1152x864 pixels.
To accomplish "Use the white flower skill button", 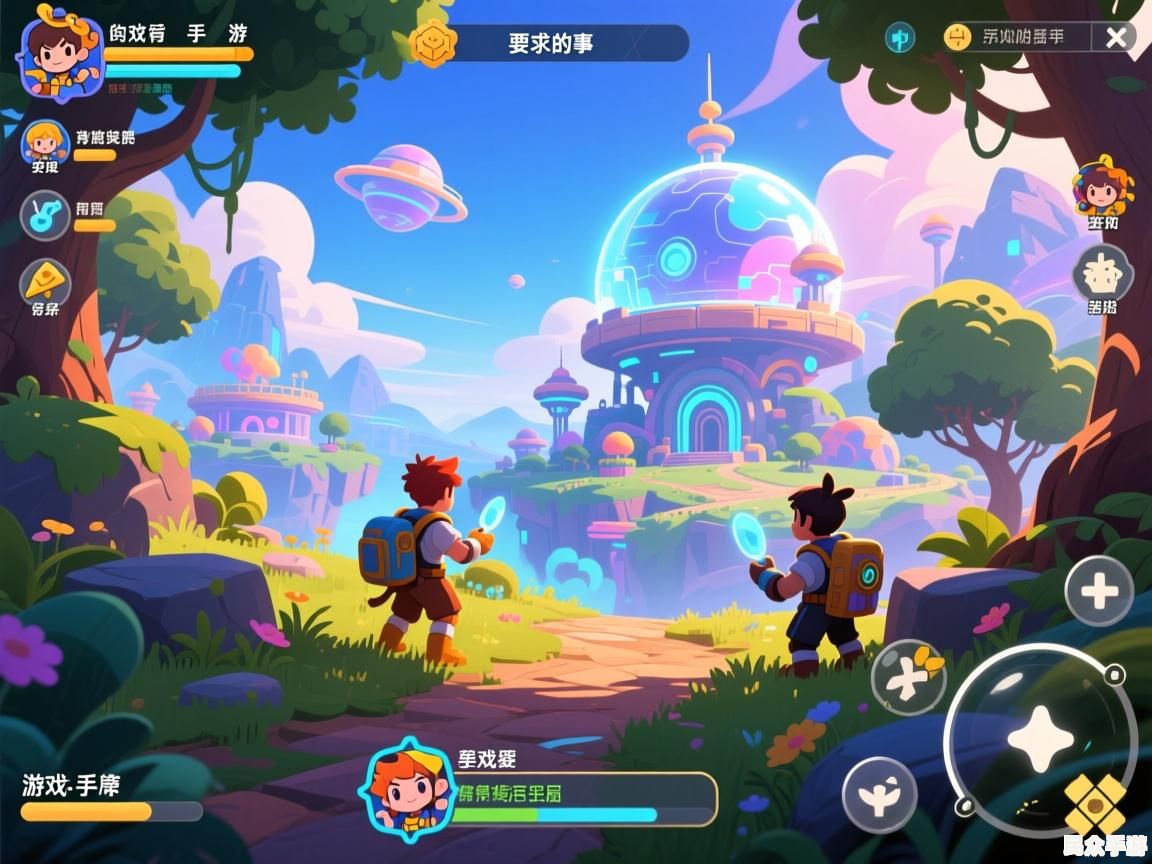I will coord(879,795).
